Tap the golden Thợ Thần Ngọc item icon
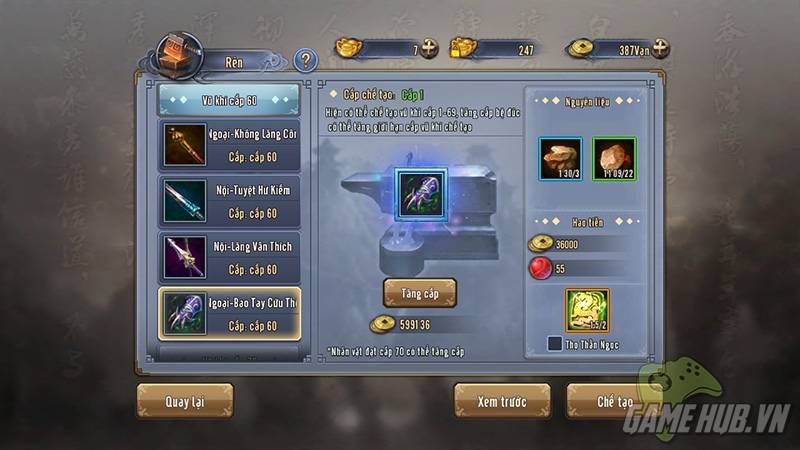The height and width of the screenshot is (450, 800). 587,309
